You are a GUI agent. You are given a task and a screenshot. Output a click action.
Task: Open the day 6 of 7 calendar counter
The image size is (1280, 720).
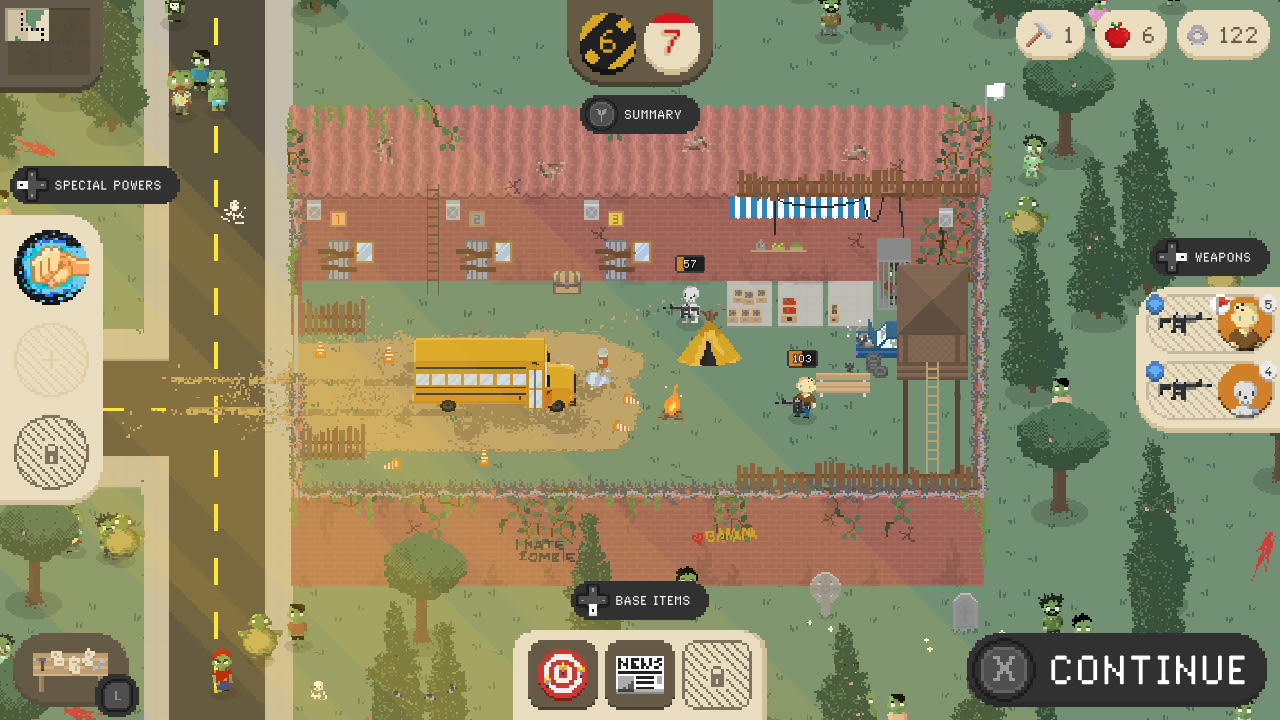(640, 40)
